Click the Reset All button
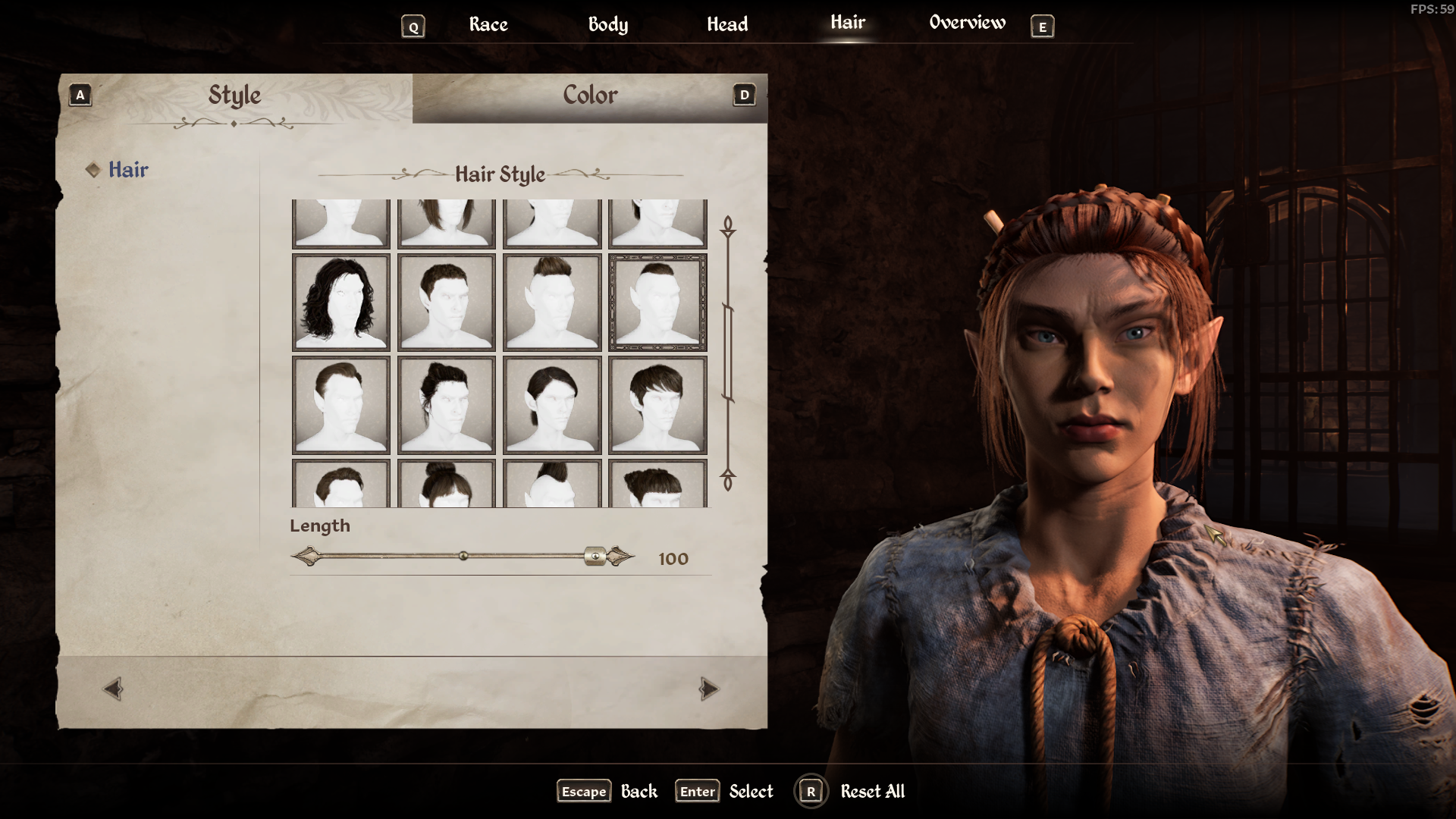 click(872, 791)
